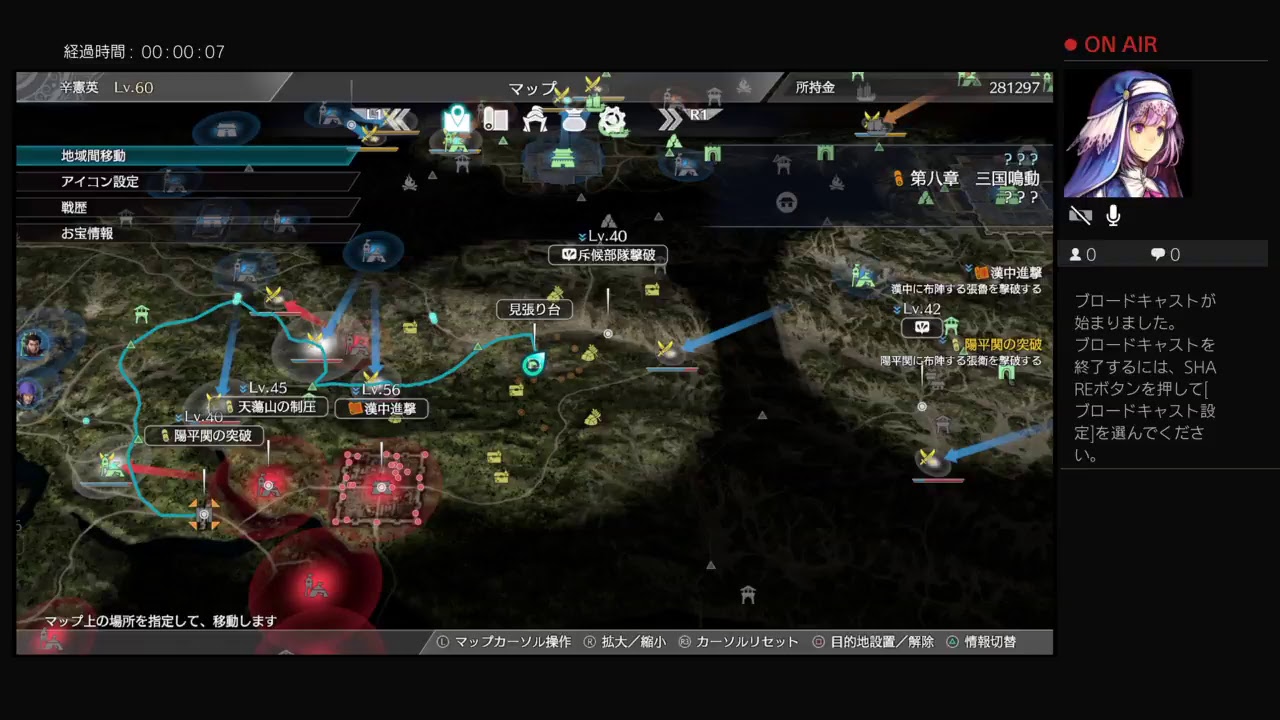Click the teal fast-travel marker on the map
This screenshot has height=720, width=1280.
coord(534,364)
